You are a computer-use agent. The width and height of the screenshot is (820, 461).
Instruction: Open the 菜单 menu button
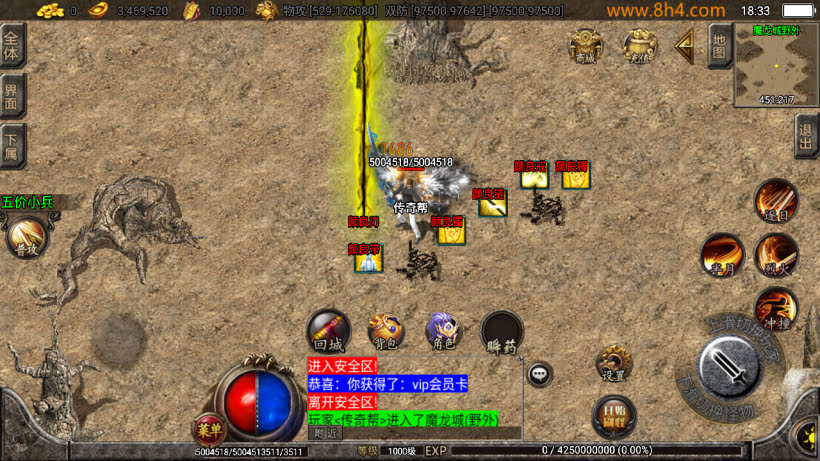click(209, 427)
